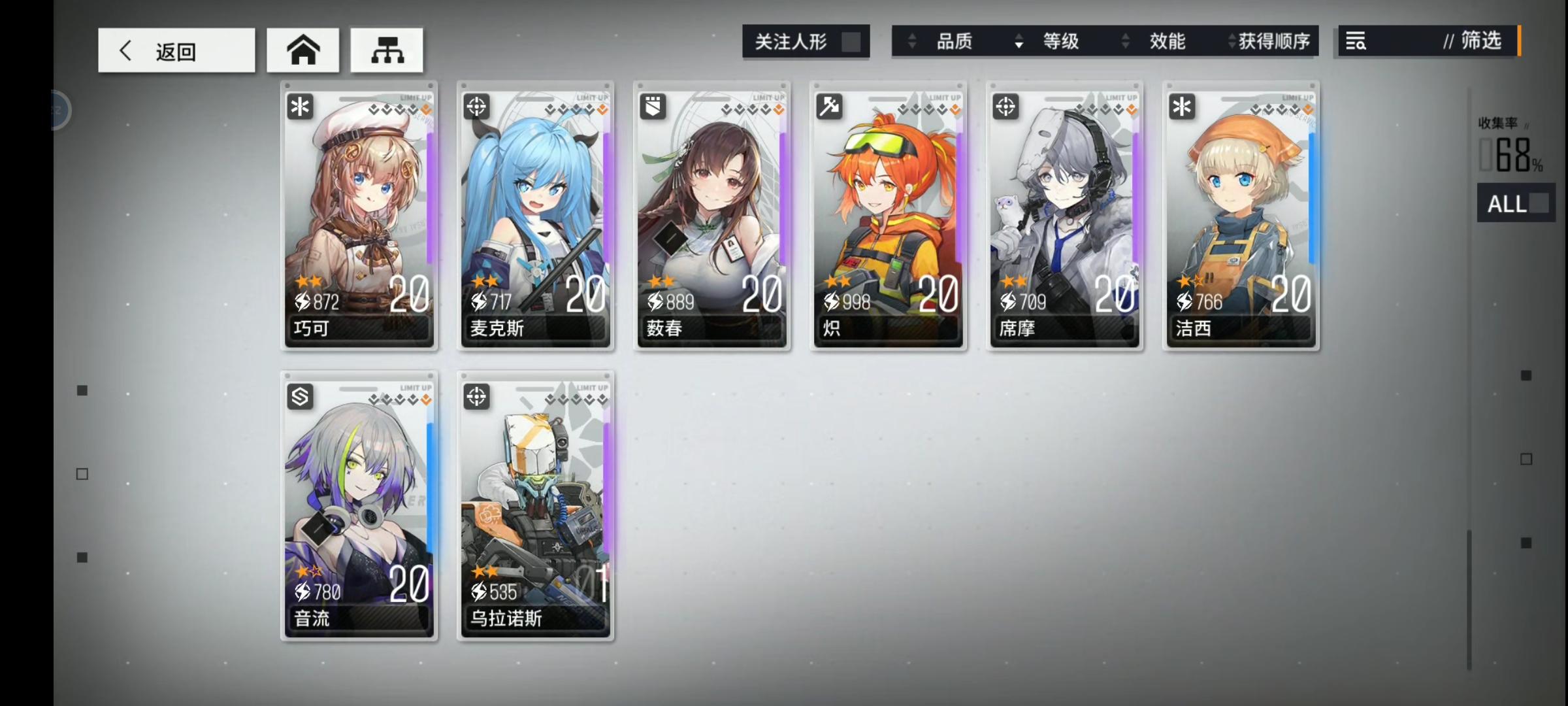Select the class icon on 洁西's card
The image size is (1568, 706).
[x=1181, y=107]
